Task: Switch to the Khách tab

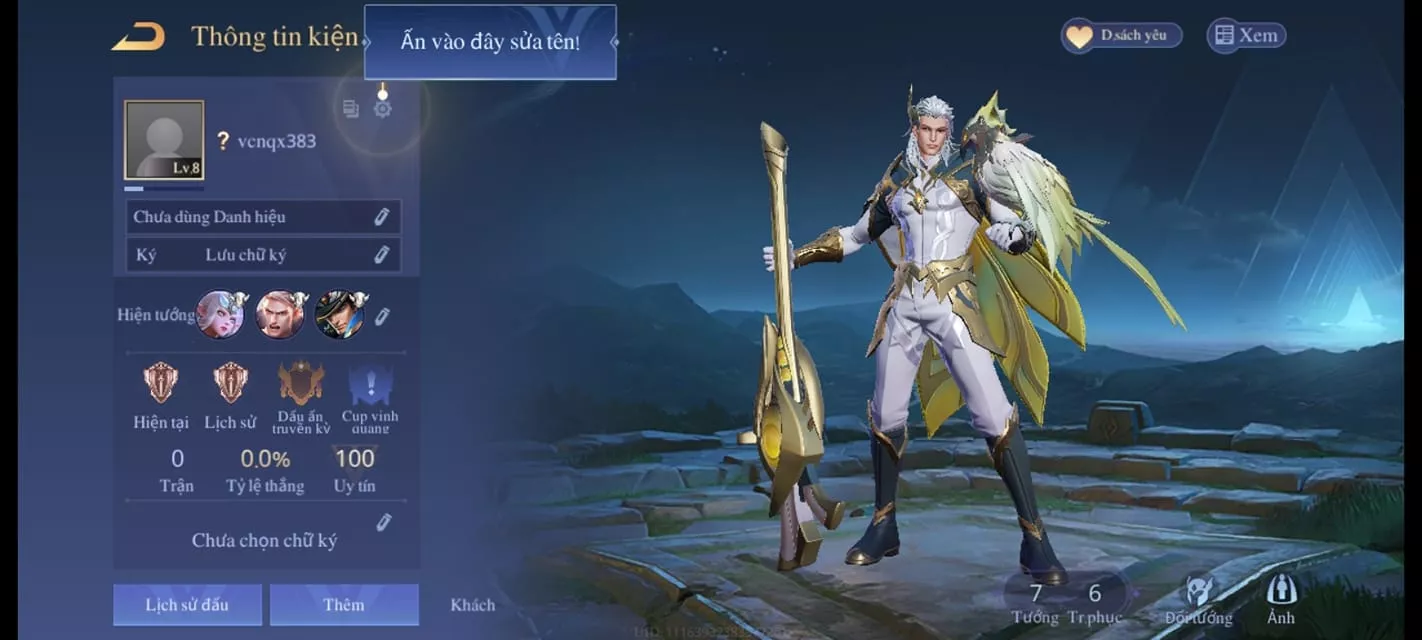Action: pos(472,605)
